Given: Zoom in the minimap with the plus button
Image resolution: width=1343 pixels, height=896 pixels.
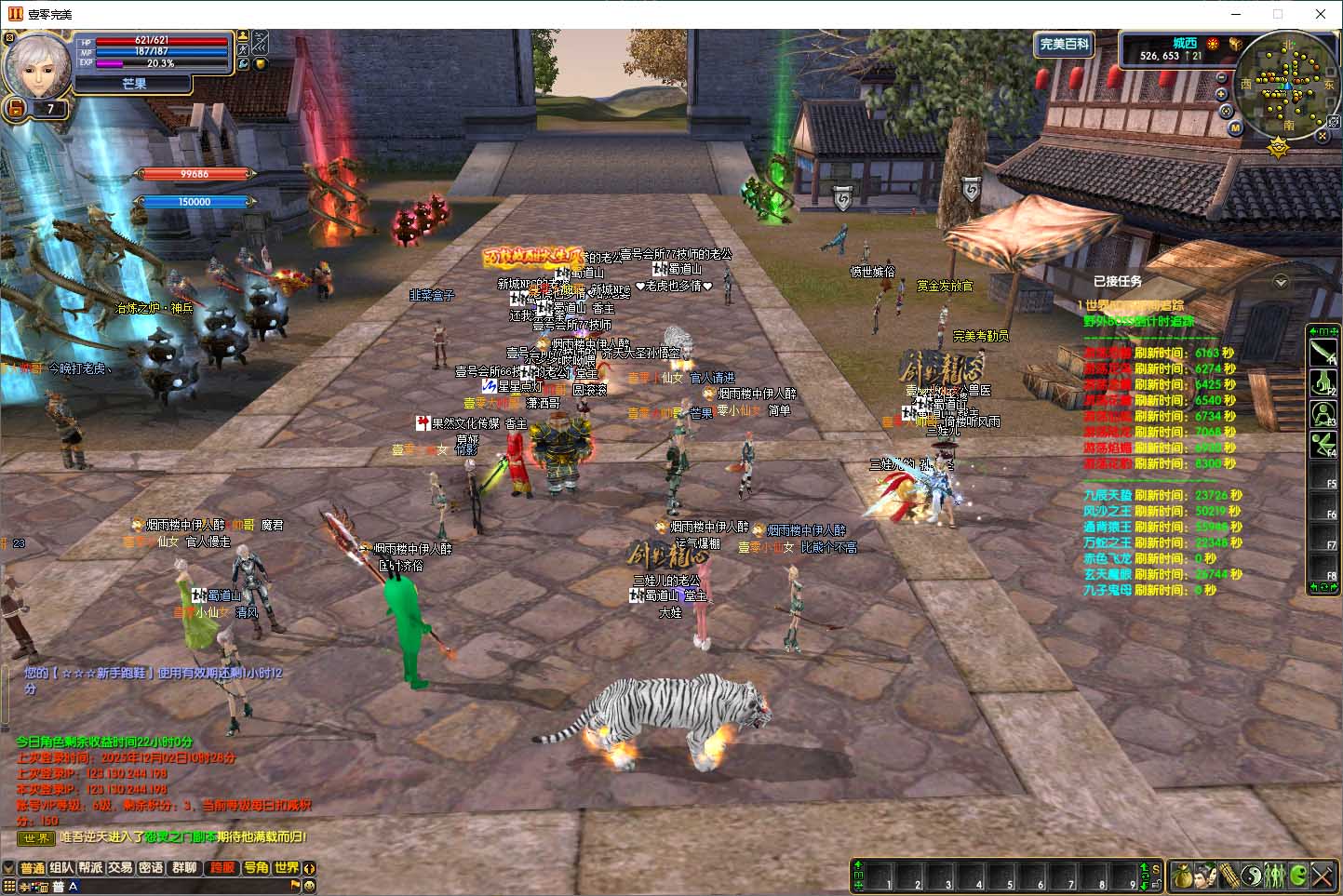Looking at the screenshot, I should click(1222, 94).
